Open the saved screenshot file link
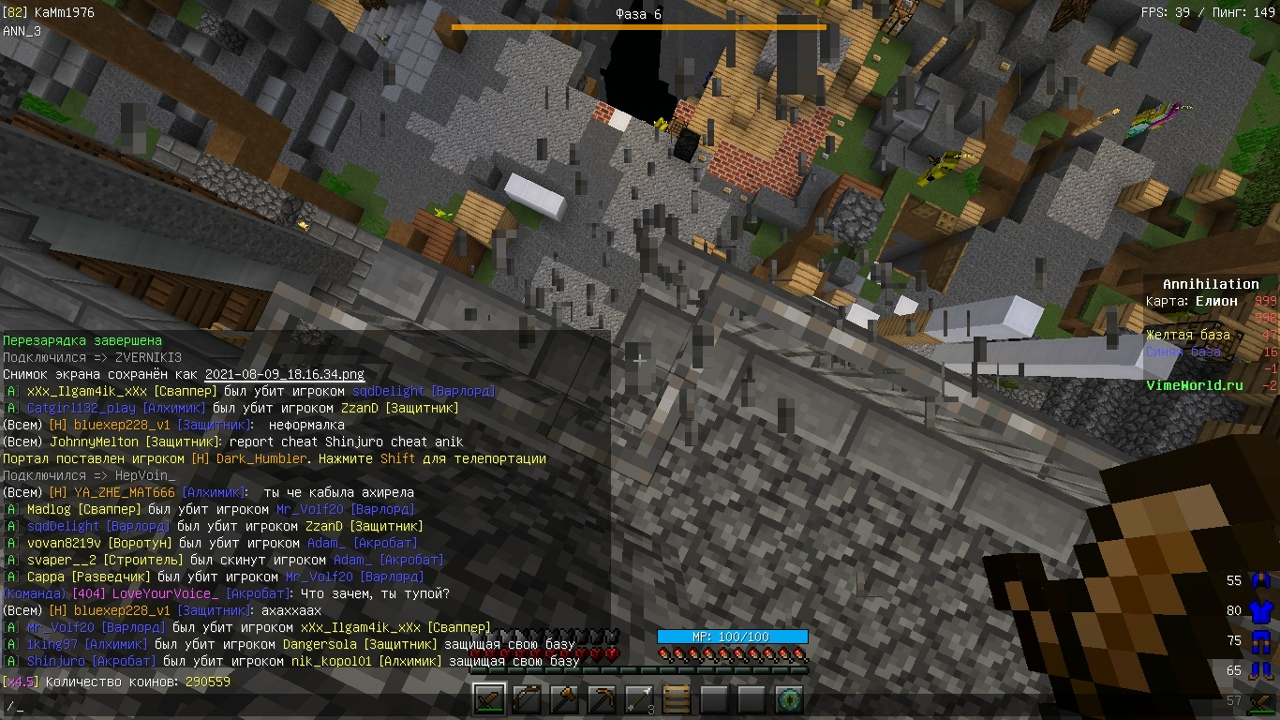The height and width of the screenshot is (720, 1280). [x=284, y=374]
